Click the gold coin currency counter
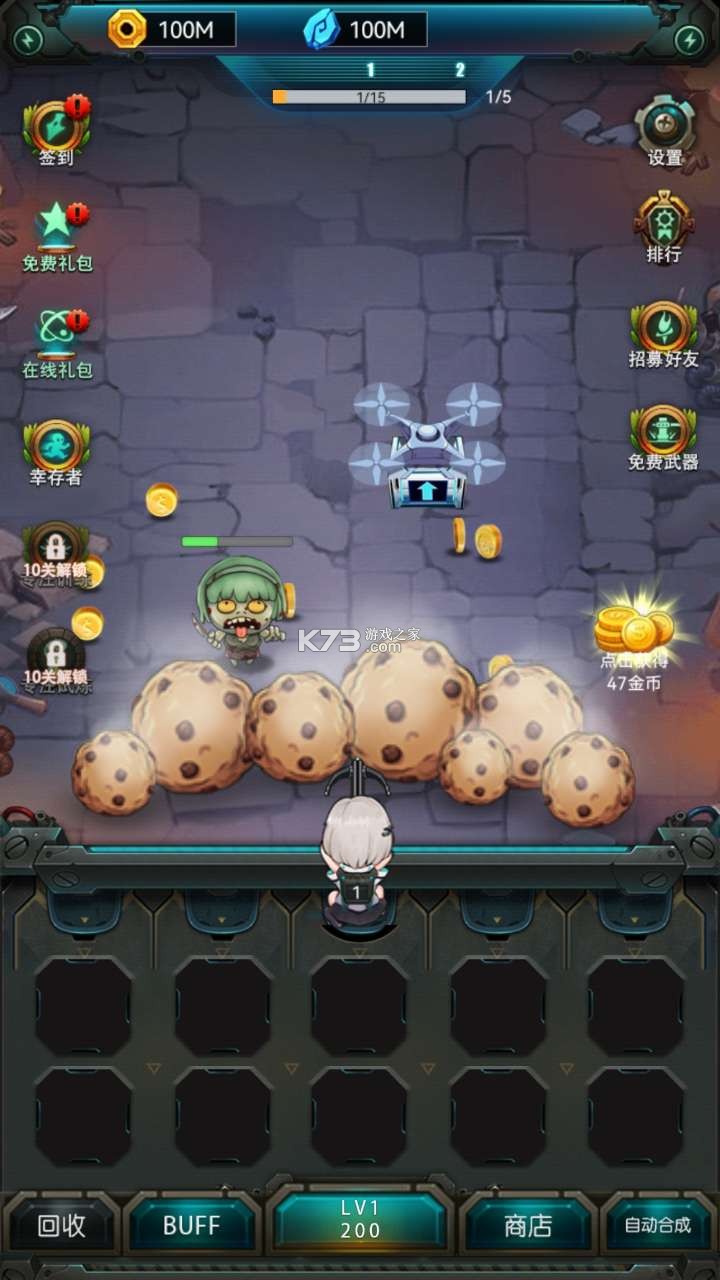 (x=172, y=30)
